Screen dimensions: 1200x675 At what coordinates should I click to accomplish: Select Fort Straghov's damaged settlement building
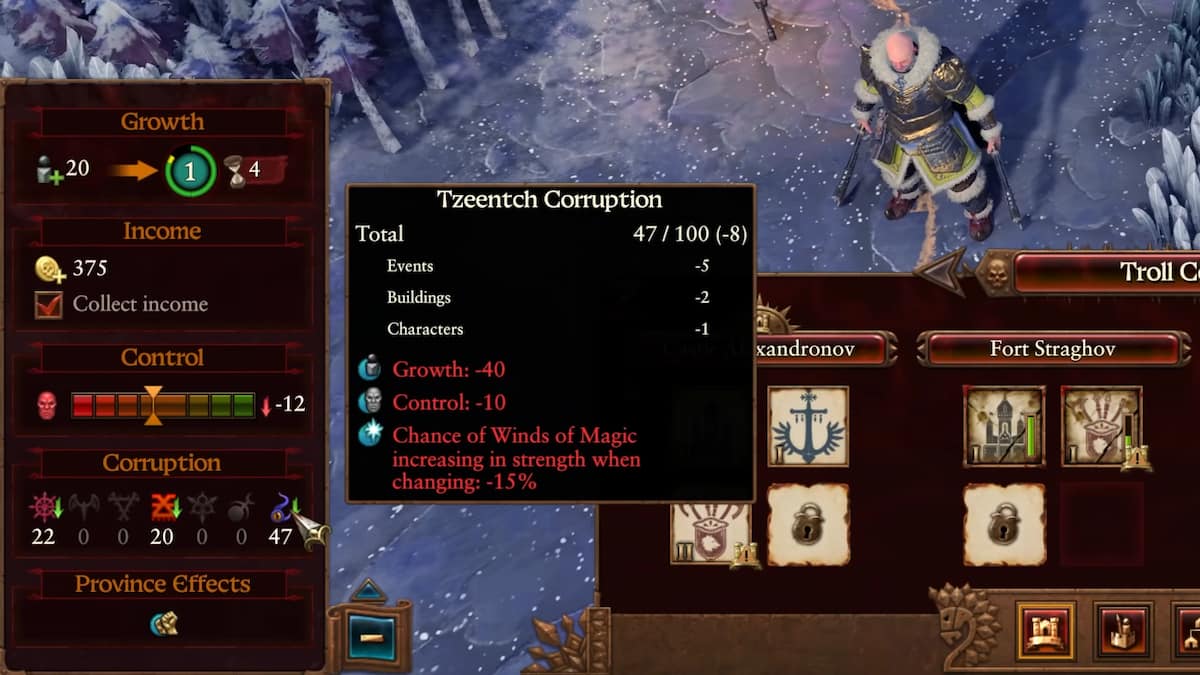click(x=1004, y=427)
